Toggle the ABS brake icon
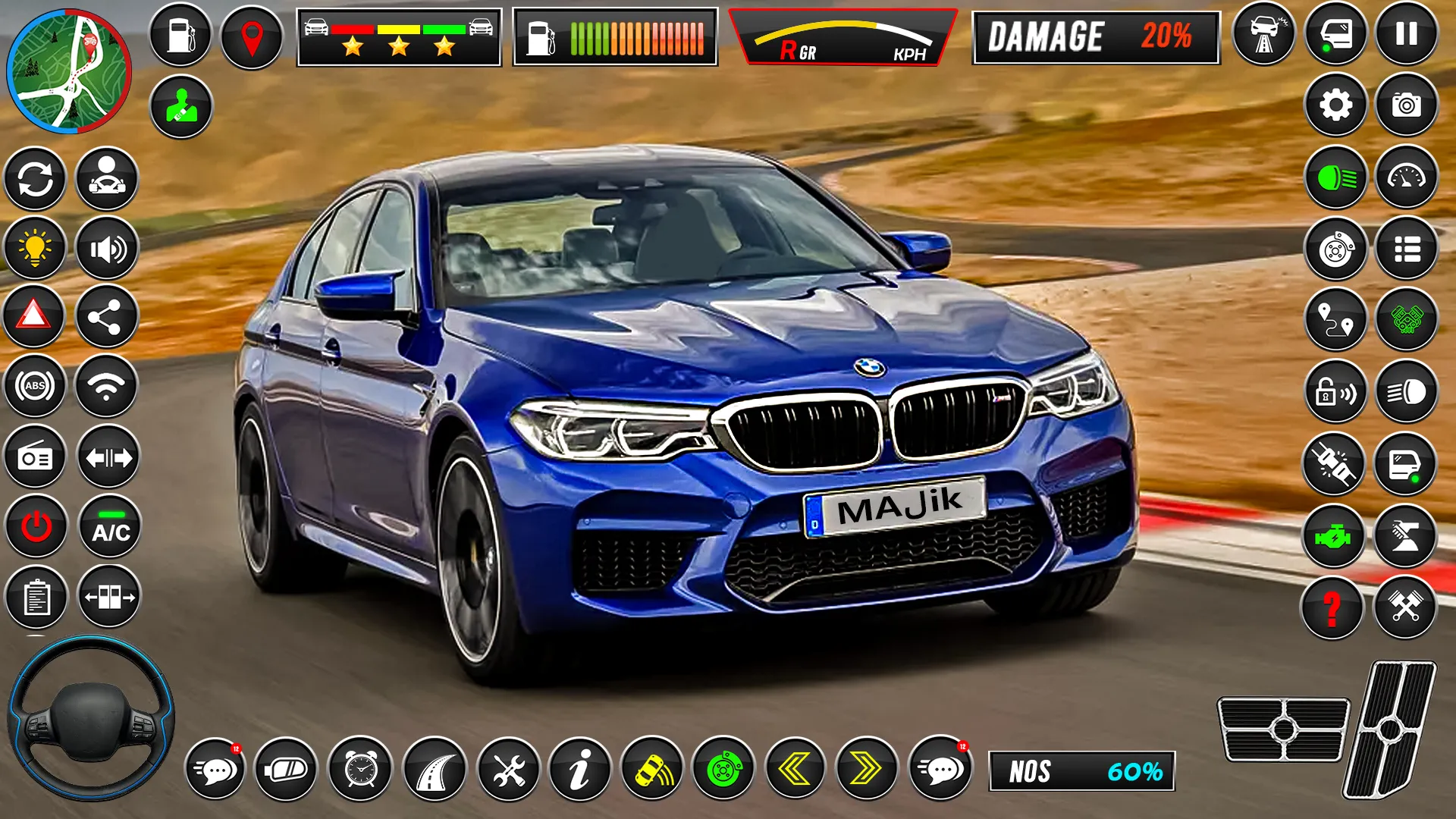1456x819 pixels. tap(35, 386)
